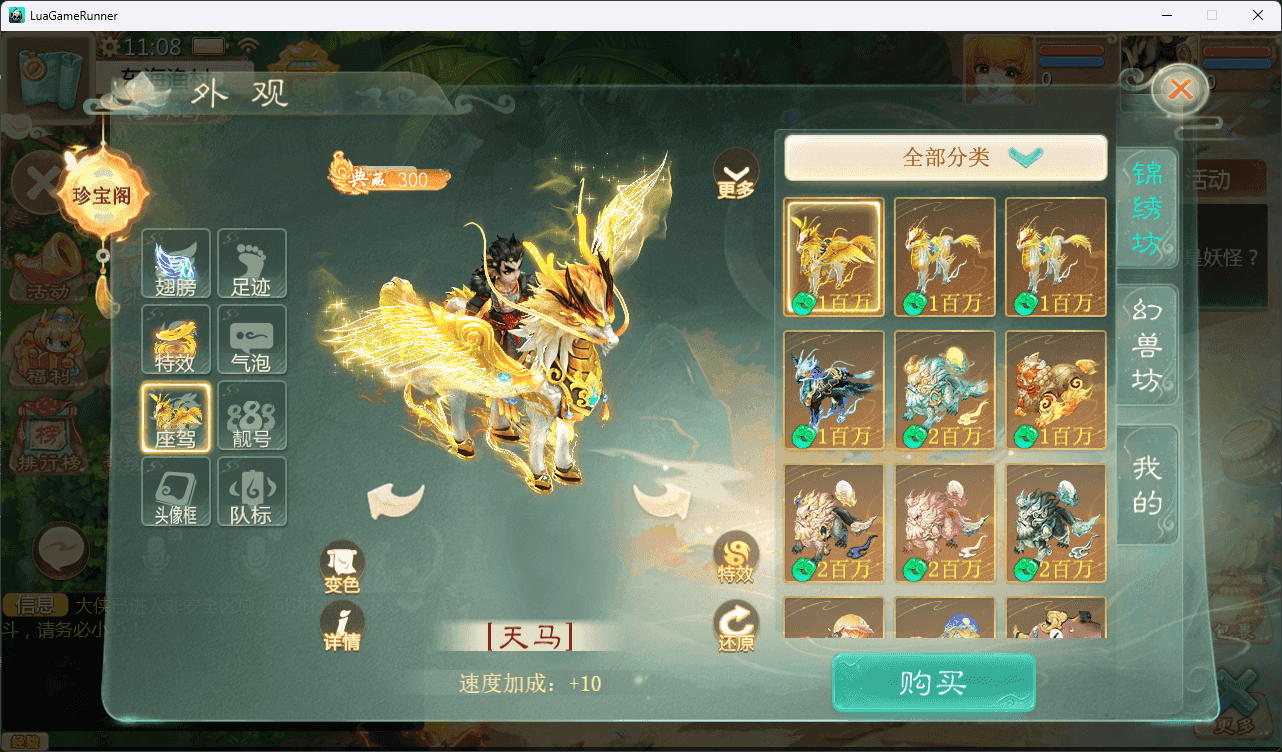Select the Avatar Frame (头像框) icon

click(x=175, y=492)
